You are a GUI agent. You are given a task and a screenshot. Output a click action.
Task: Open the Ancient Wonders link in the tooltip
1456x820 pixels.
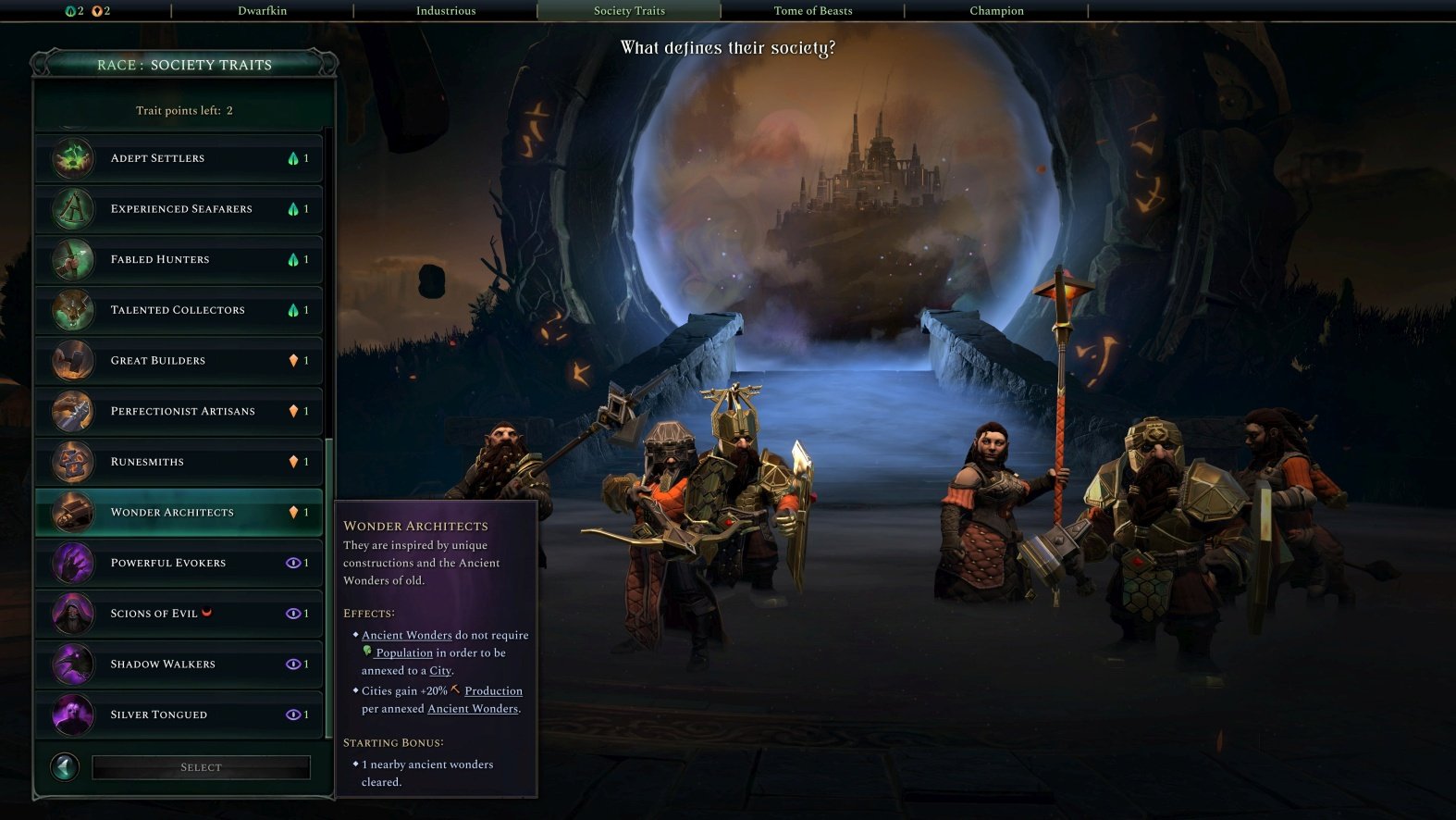406,635
